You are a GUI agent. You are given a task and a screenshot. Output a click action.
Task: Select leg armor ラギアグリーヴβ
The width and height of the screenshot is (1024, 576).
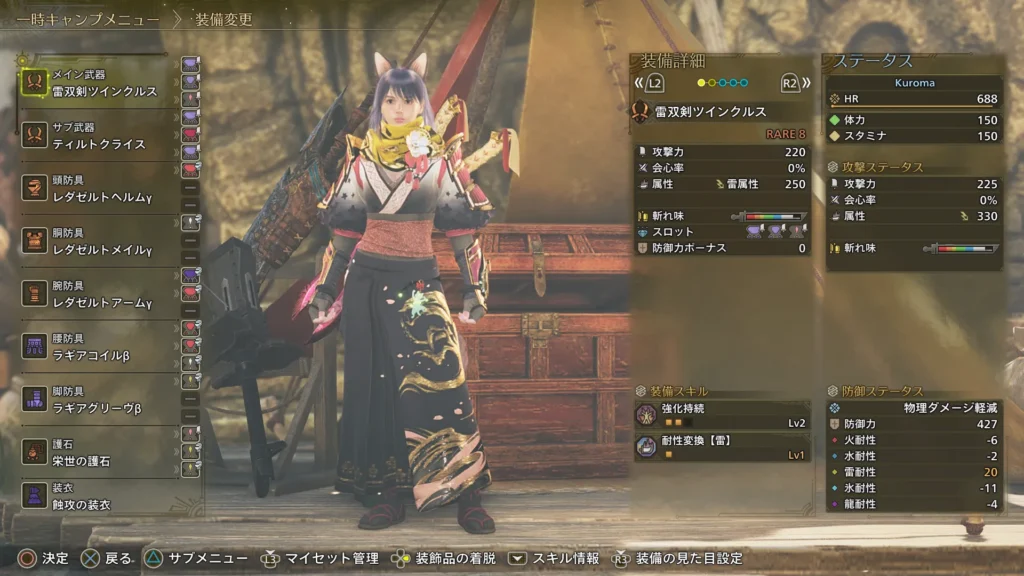(96, 400)
